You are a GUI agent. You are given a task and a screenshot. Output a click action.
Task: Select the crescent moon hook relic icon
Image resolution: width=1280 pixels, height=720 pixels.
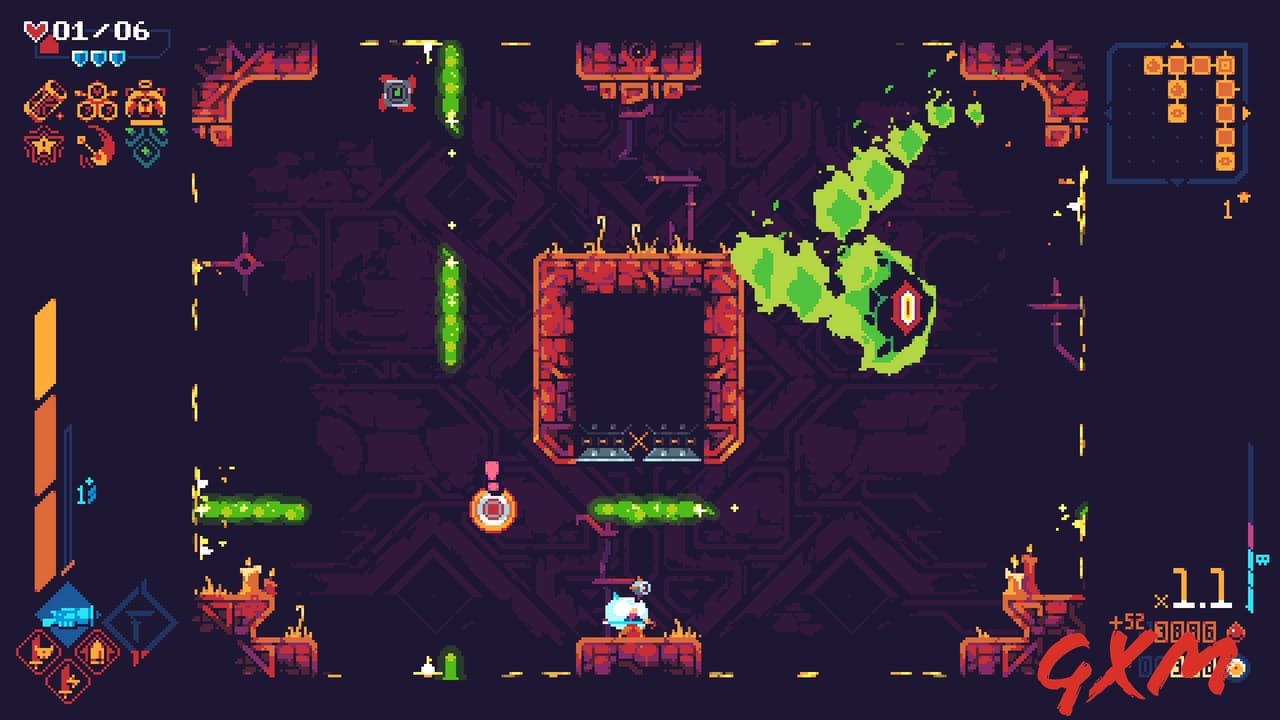coord(96,144)
